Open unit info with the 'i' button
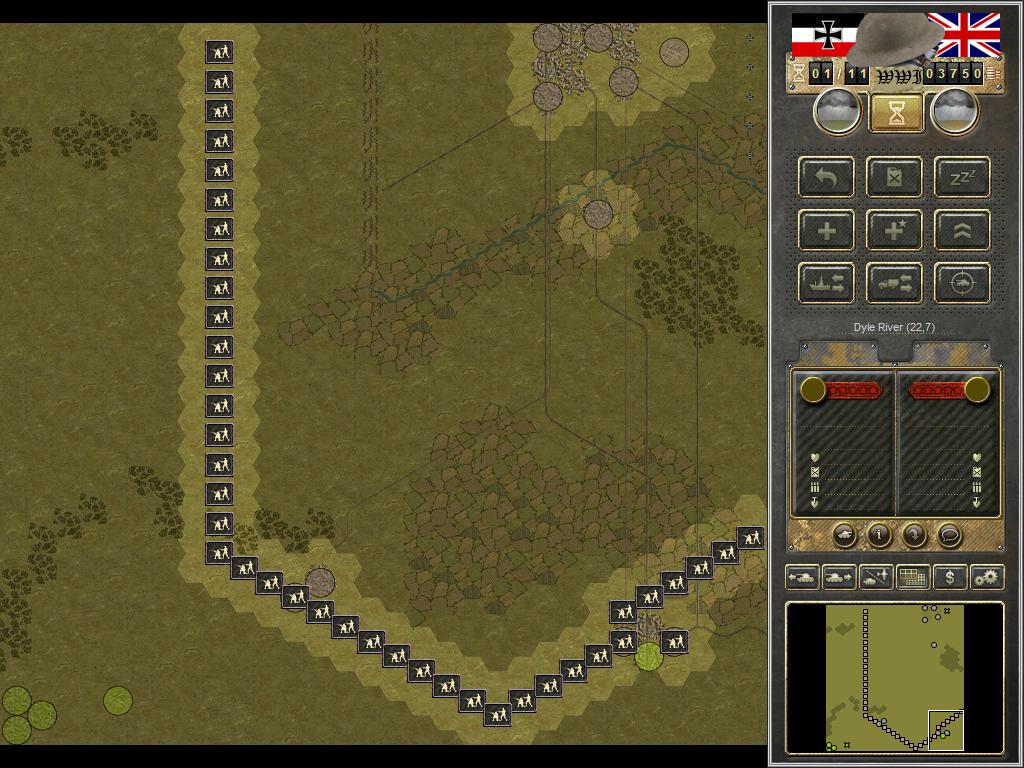Image resolution: width=1024 pixels, height=768 pixels. 879,535
